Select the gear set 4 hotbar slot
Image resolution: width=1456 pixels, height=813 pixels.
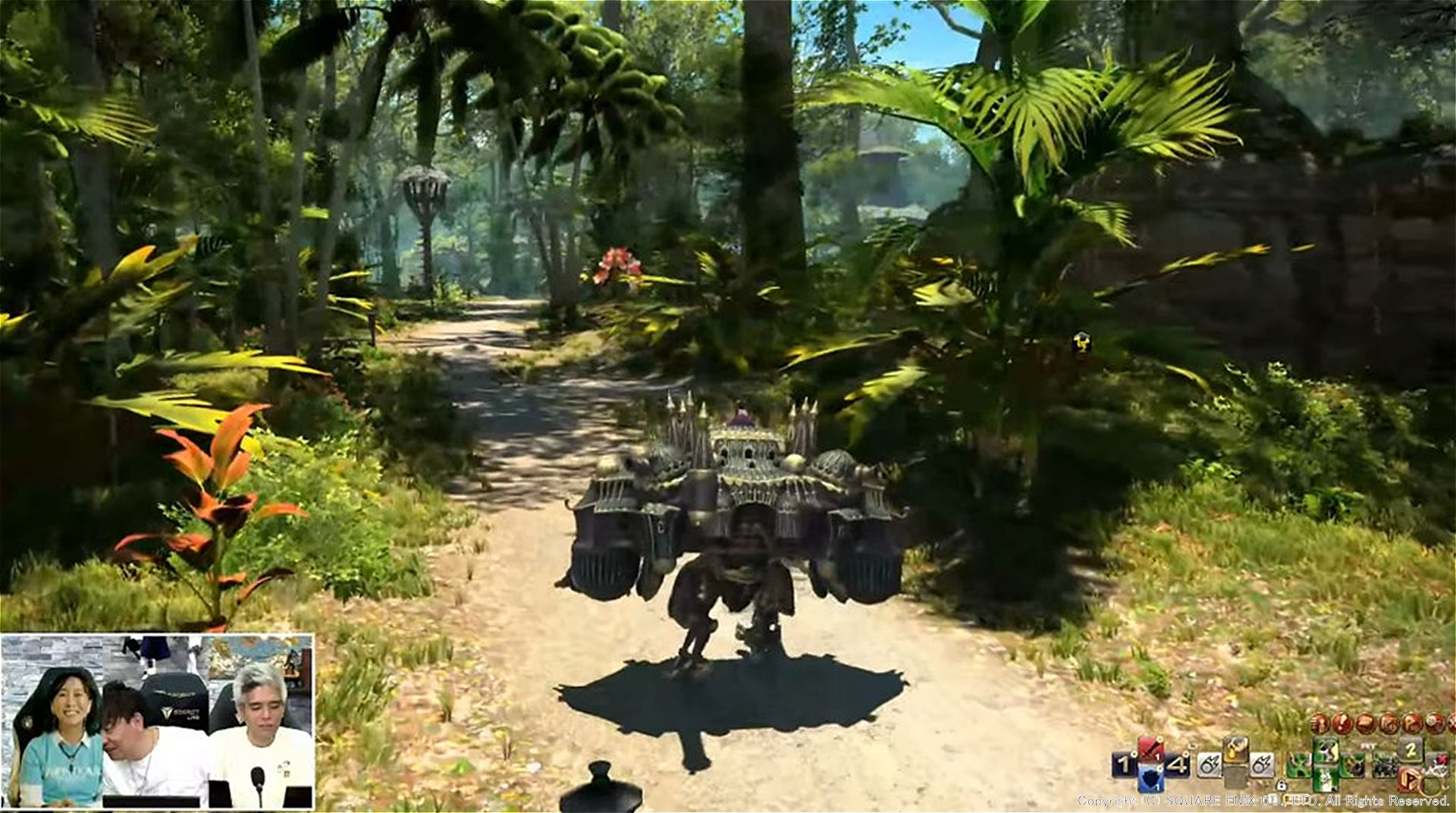(1178, 764)
